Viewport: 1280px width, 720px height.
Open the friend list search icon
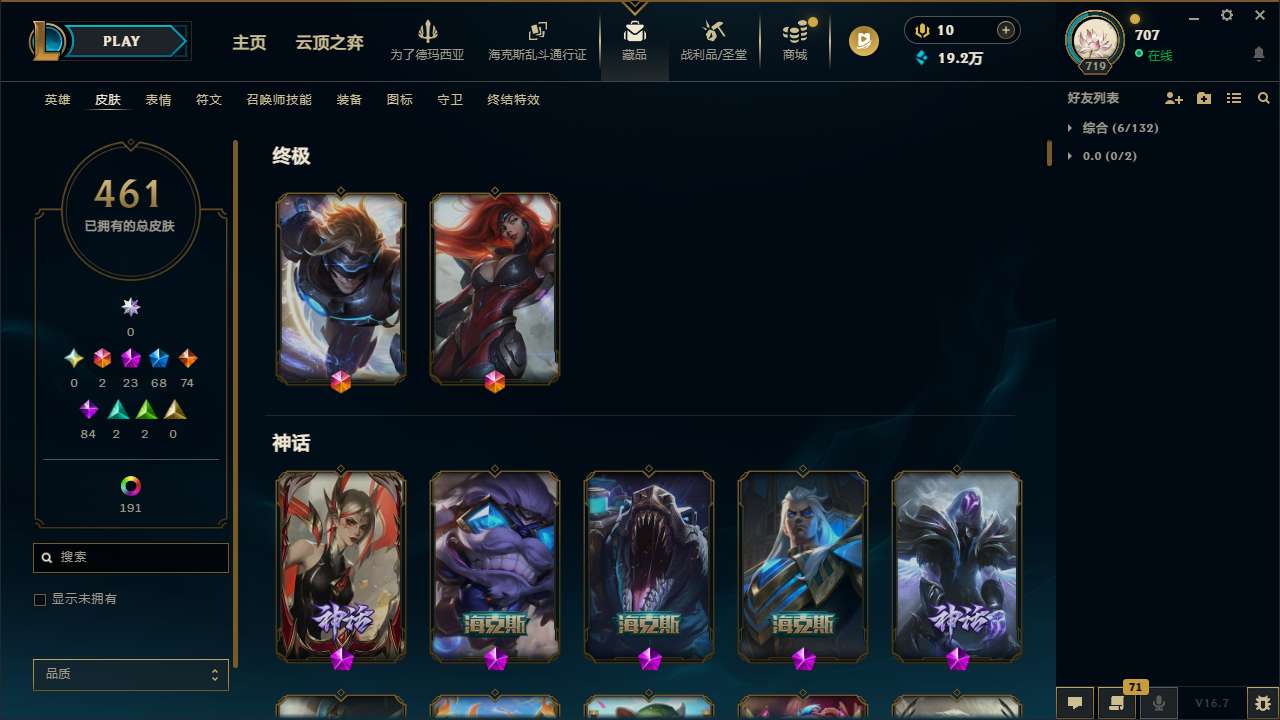click(1263, 98)
